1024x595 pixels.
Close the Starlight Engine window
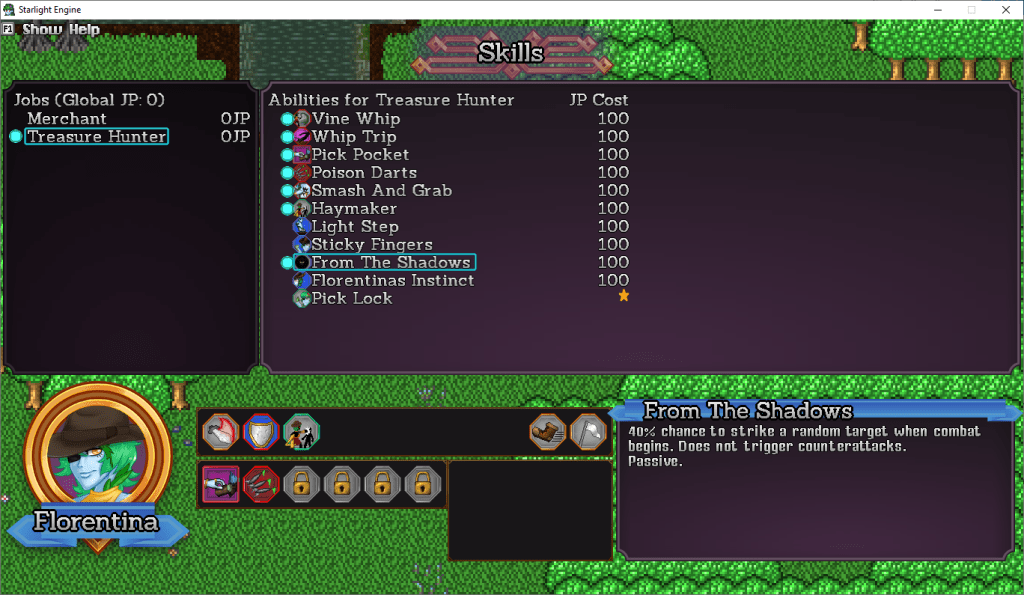pos(1005,9)
